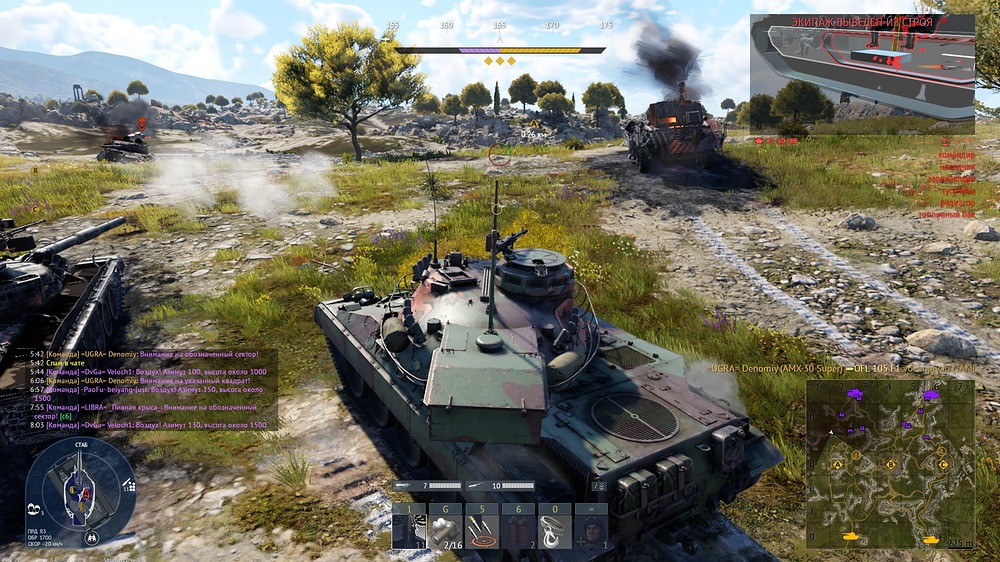Activate the tow hook slot
Viewport: 1000px width, 562px height.
[x=556, y=527]
